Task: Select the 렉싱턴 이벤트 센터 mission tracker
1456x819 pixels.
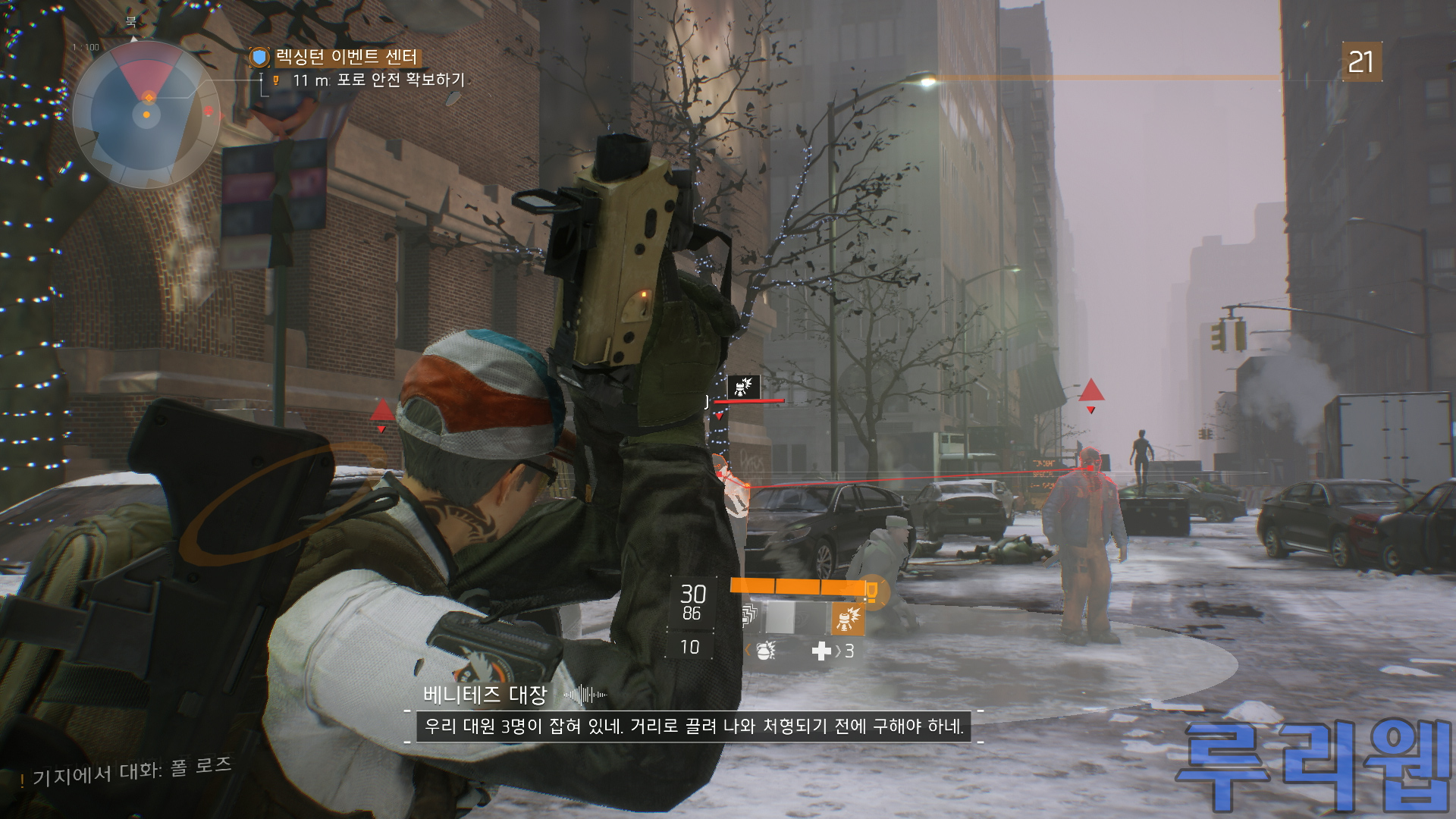Action: (345, 58)
